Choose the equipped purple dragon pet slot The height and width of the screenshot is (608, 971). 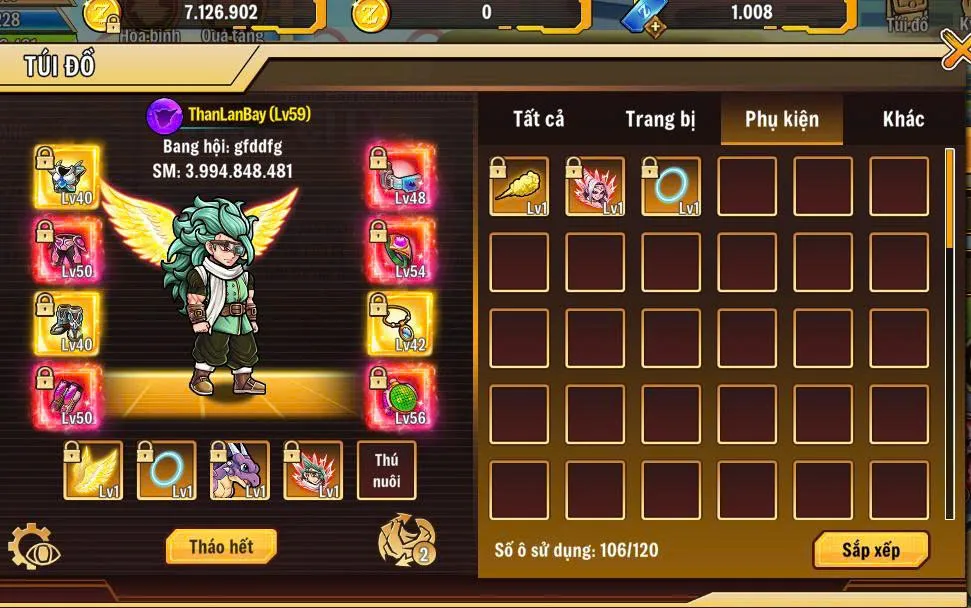[240, 470]
